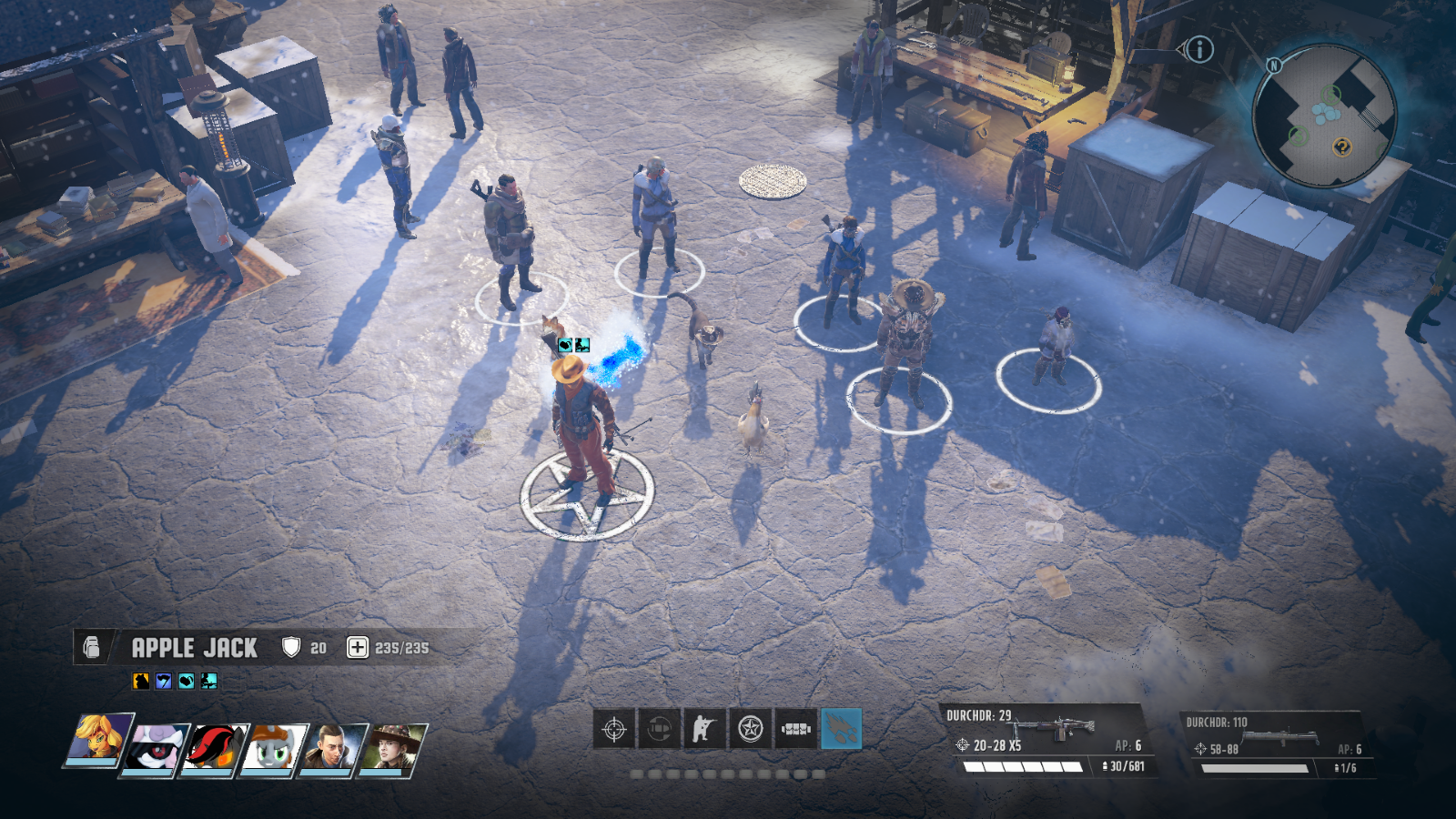Toggle the highlighted animal paw ability
Image resolution: width=1456 pixels, height=819 pixels.
[x=841, y=729]
